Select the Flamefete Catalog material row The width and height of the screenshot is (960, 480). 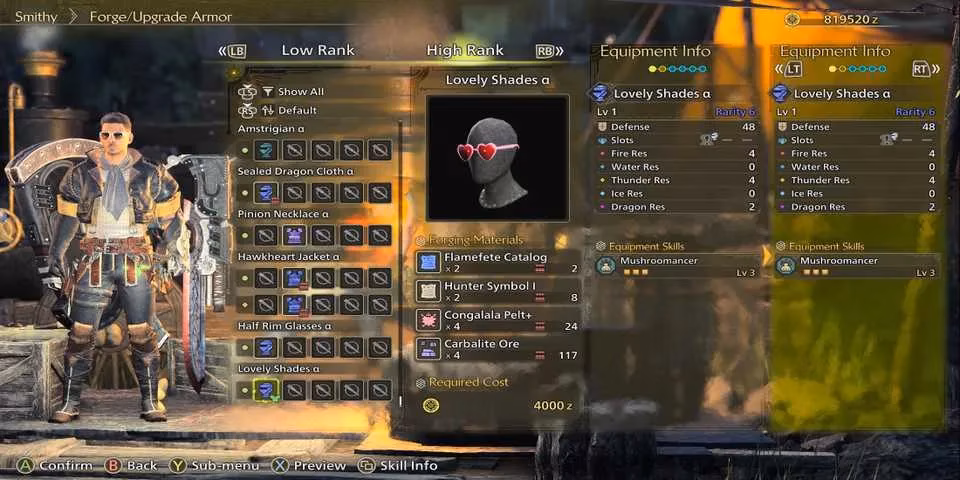pos(497,262)
